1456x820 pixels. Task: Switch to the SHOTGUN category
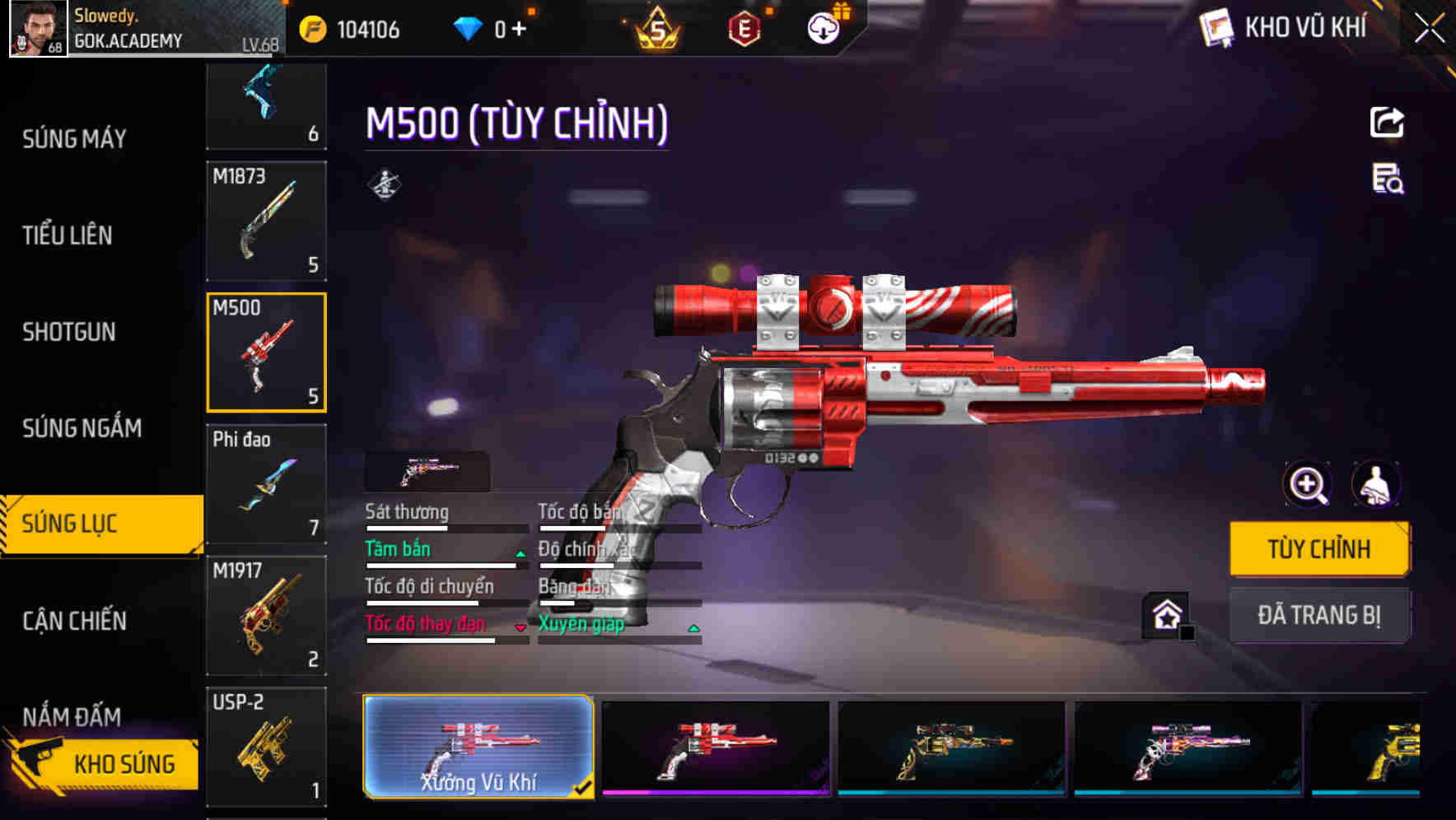69,332
